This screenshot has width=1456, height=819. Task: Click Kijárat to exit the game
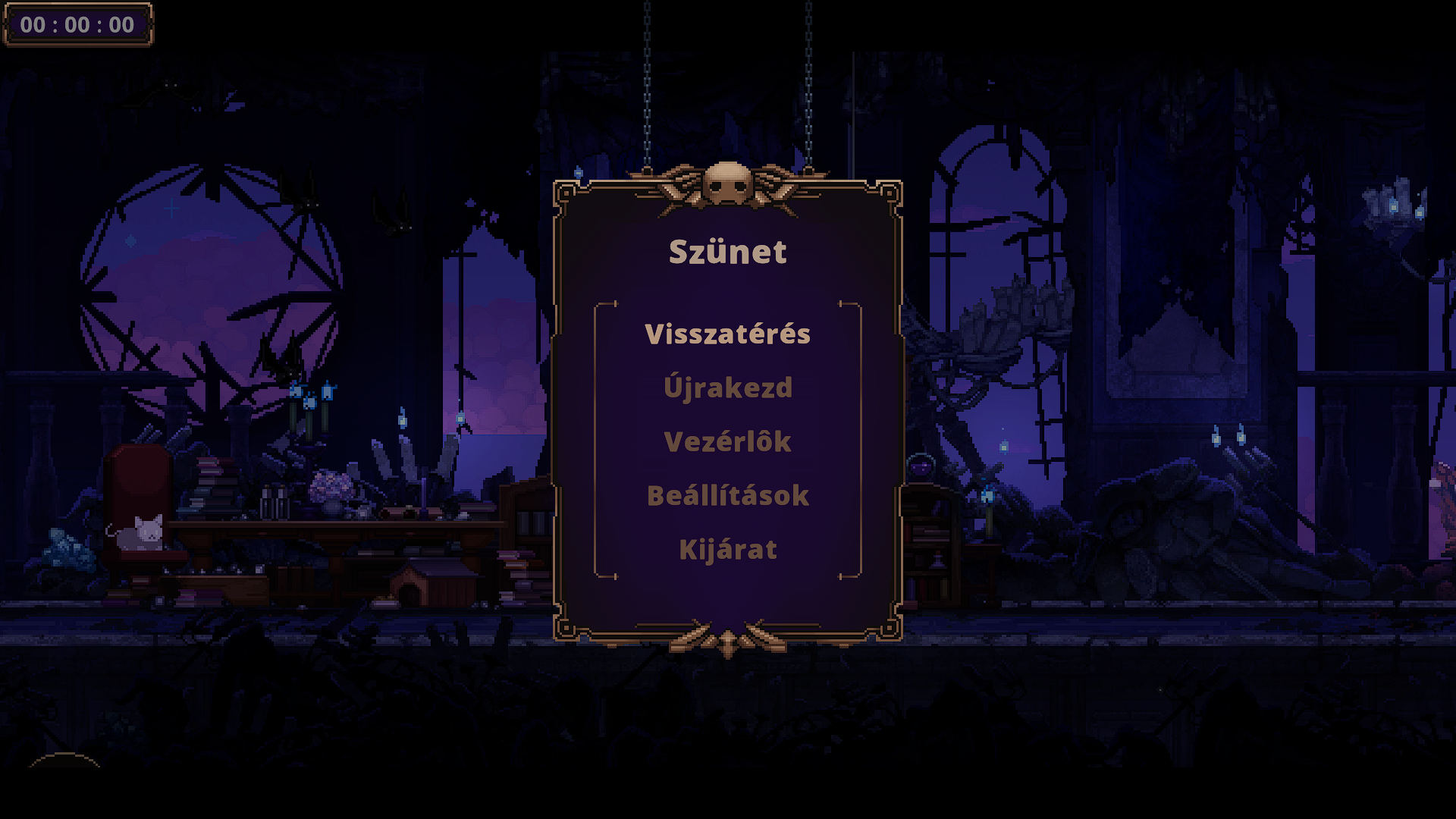click(x=727, y=550)
